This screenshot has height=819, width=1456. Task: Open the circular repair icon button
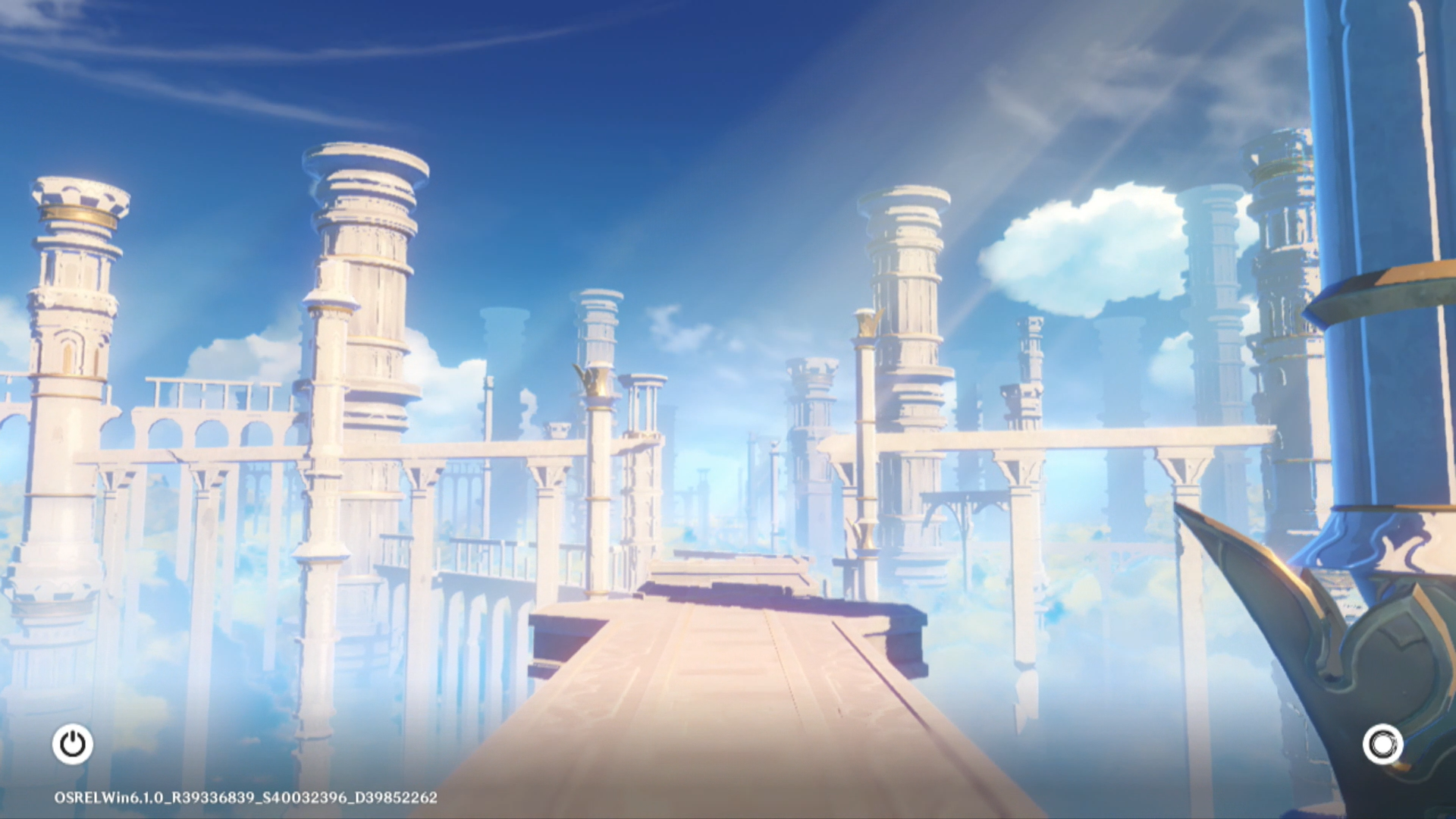[1382, 744]
